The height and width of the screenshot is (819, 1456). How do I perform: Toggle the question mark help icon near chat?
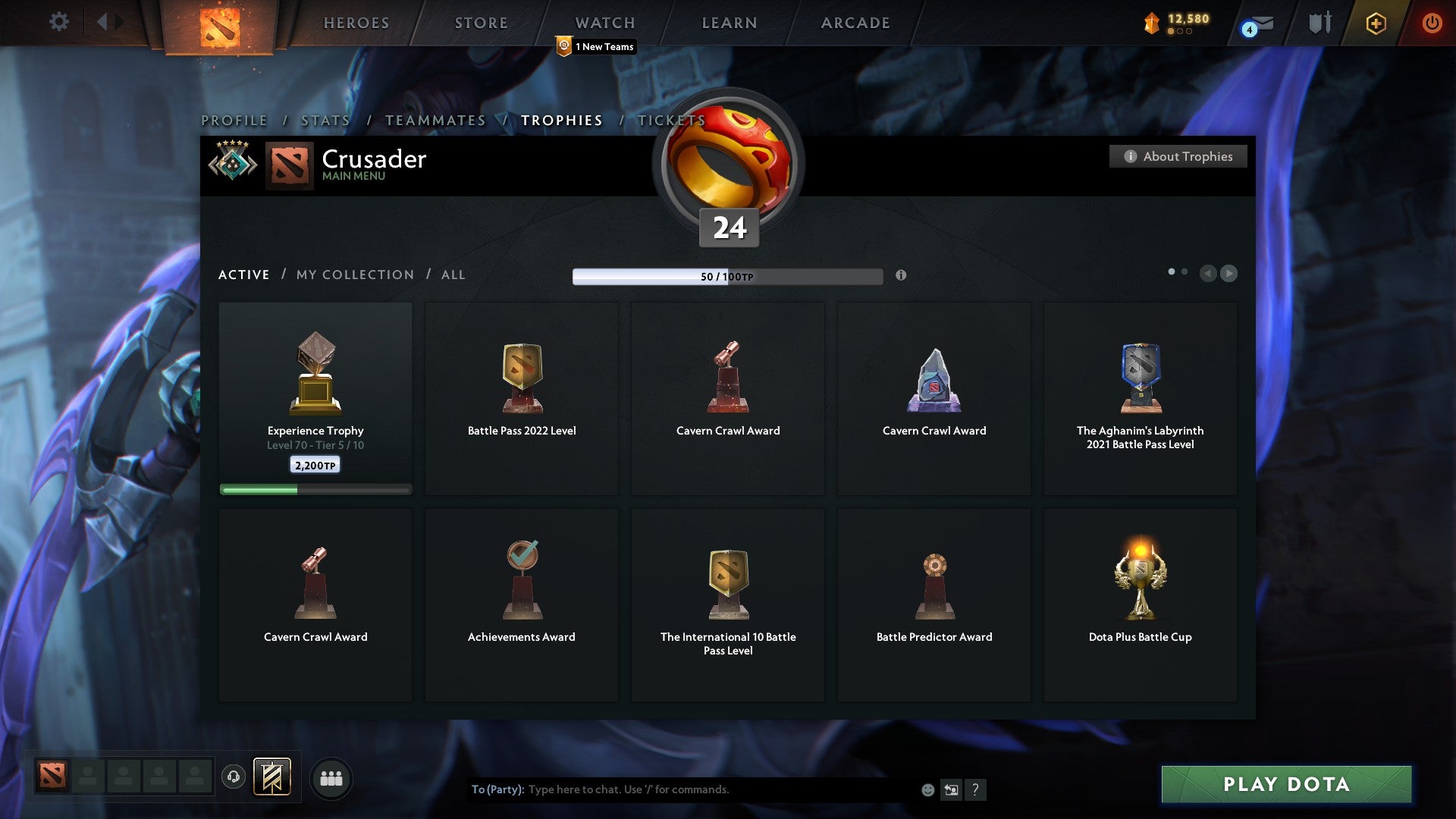[977, 789]
